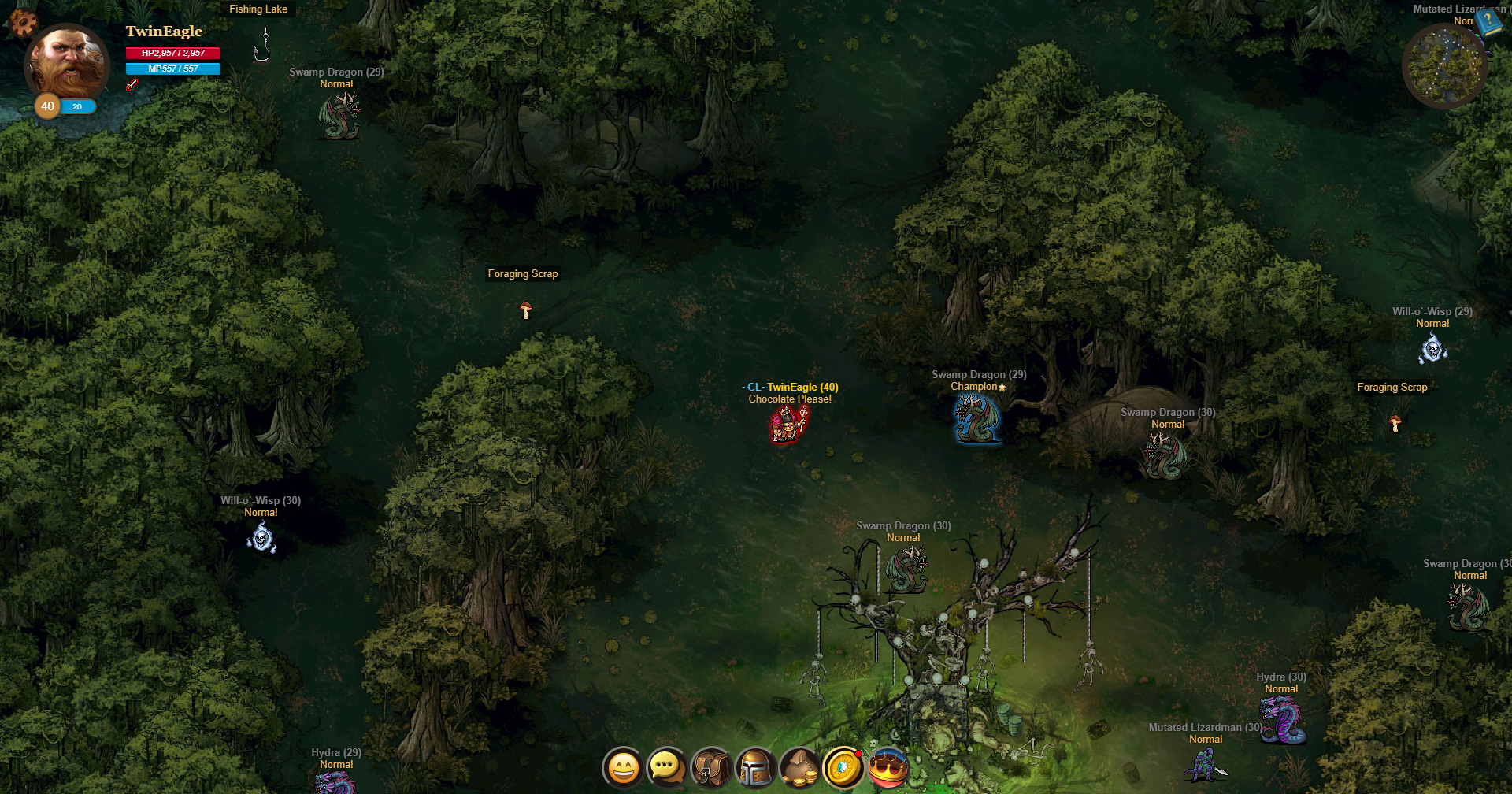Screen dimensions: 1512x794
Task: Collect the Foraging Scrap mushroom
Action: tap(524, 310)
